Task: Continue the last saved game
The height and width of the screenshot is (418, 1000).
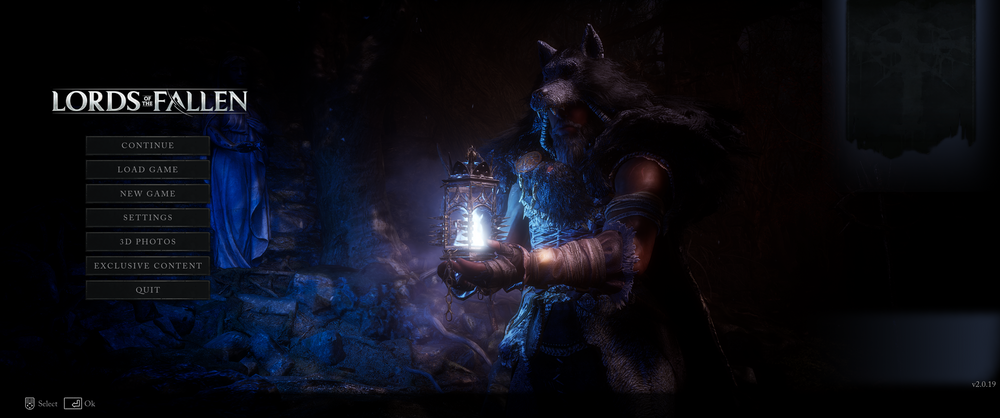Action: (x=148, y=146)
